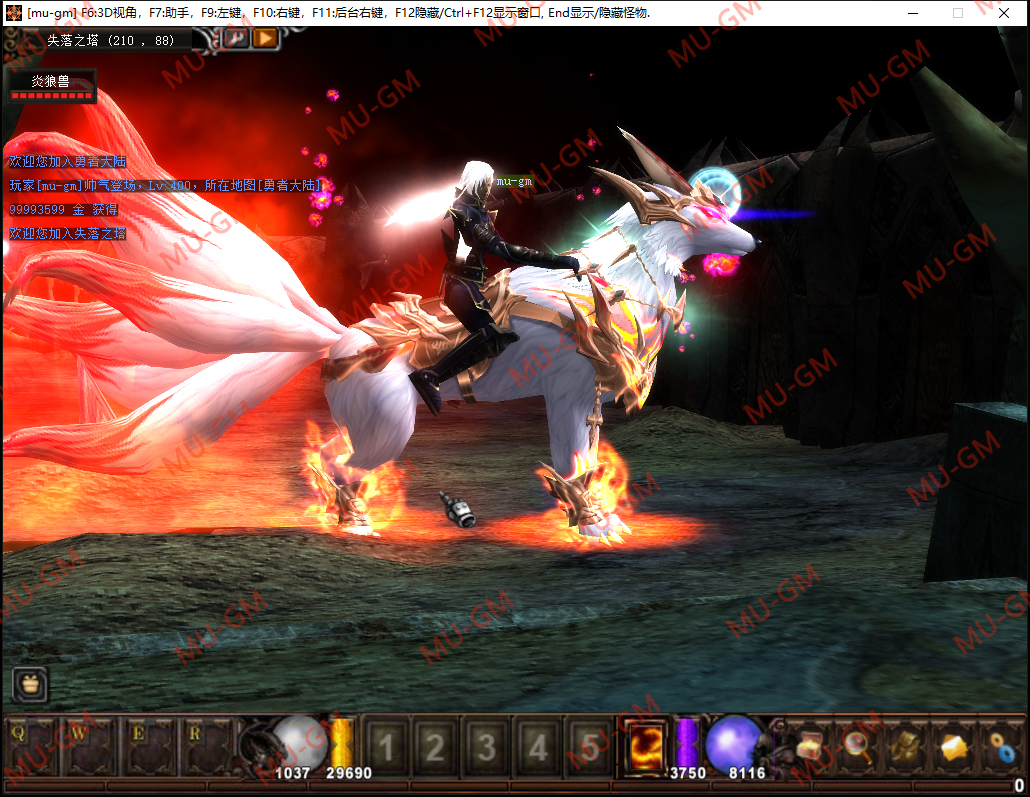The height and width of the screenshot is (797, 1030).
Task: Choose skill slot number 4
Action: (539, 747)
